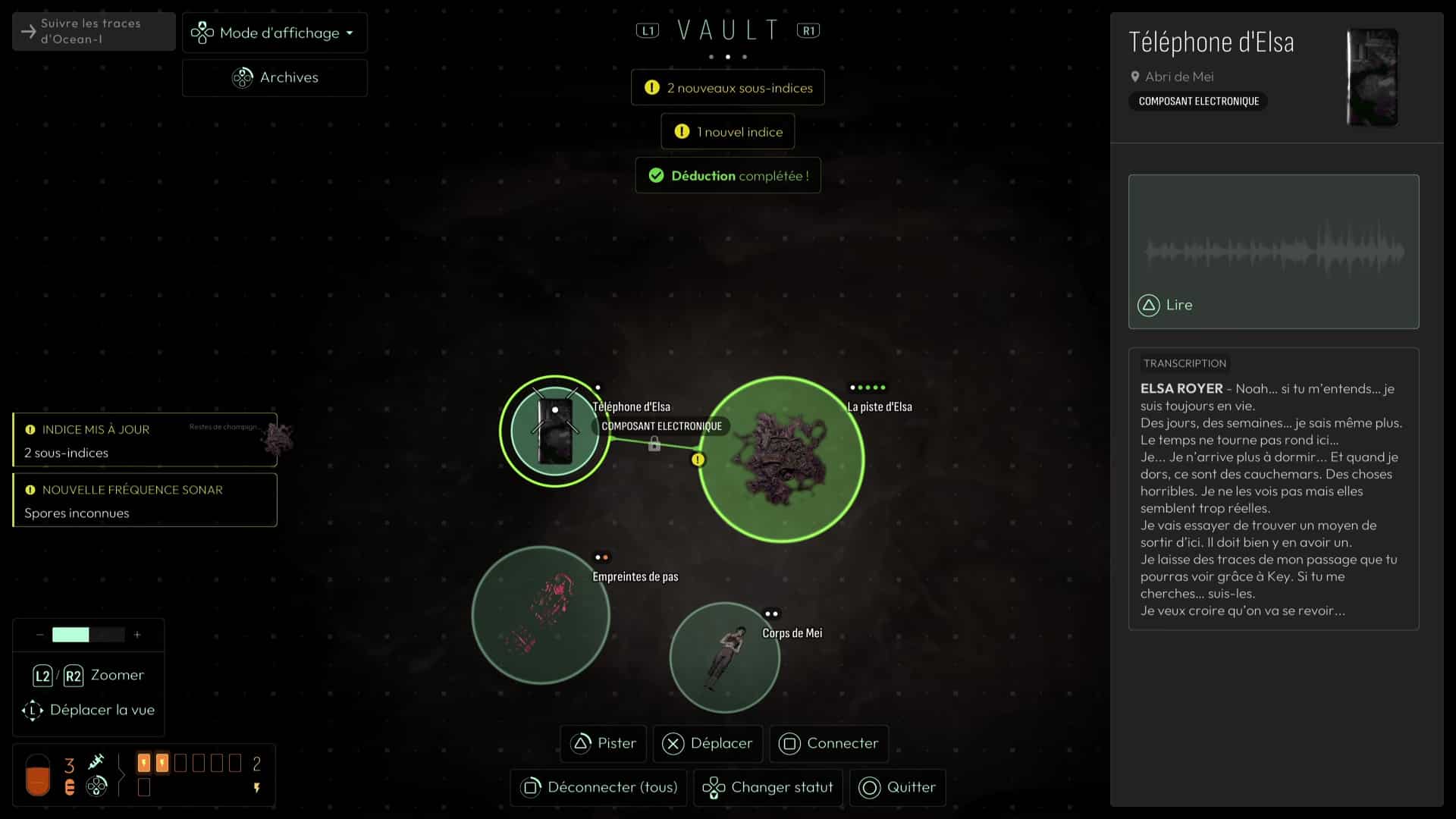Click the zoom-out minus button
Viewport: 1456px width, 819px height.
click(x=39, y=635)
